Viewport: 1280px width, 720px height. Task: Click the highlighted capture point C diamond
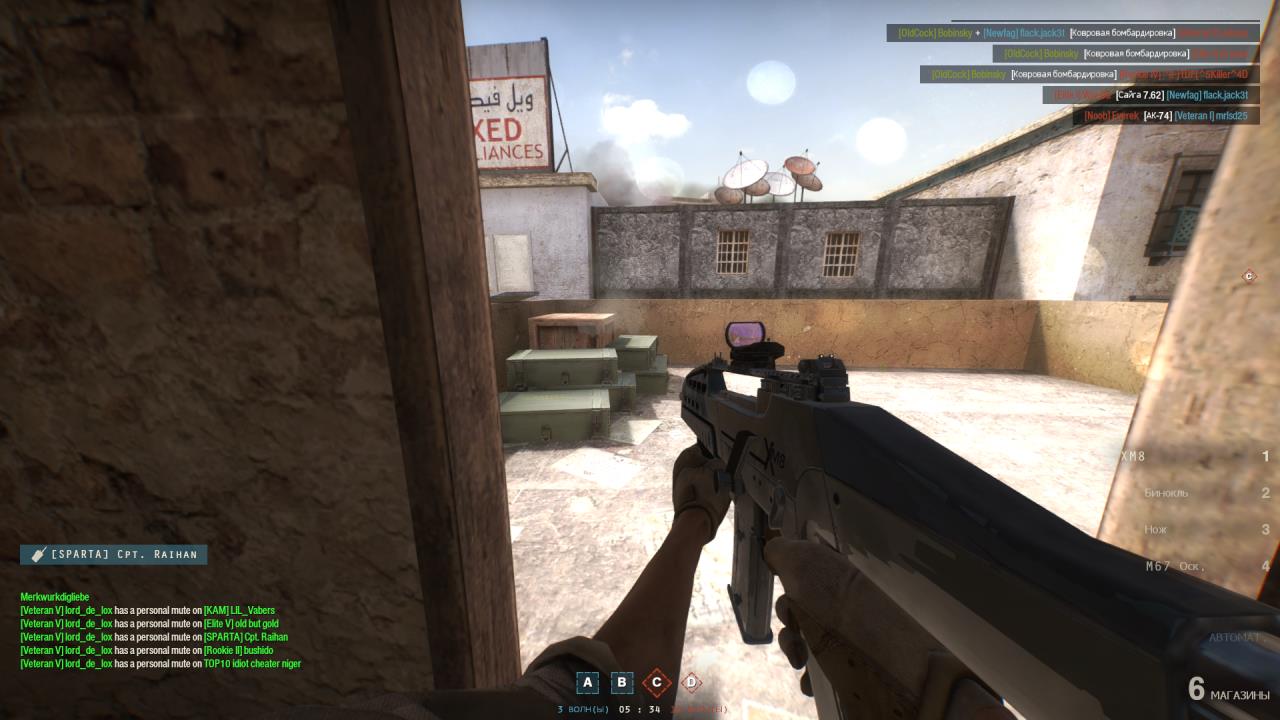pos(657,683)
